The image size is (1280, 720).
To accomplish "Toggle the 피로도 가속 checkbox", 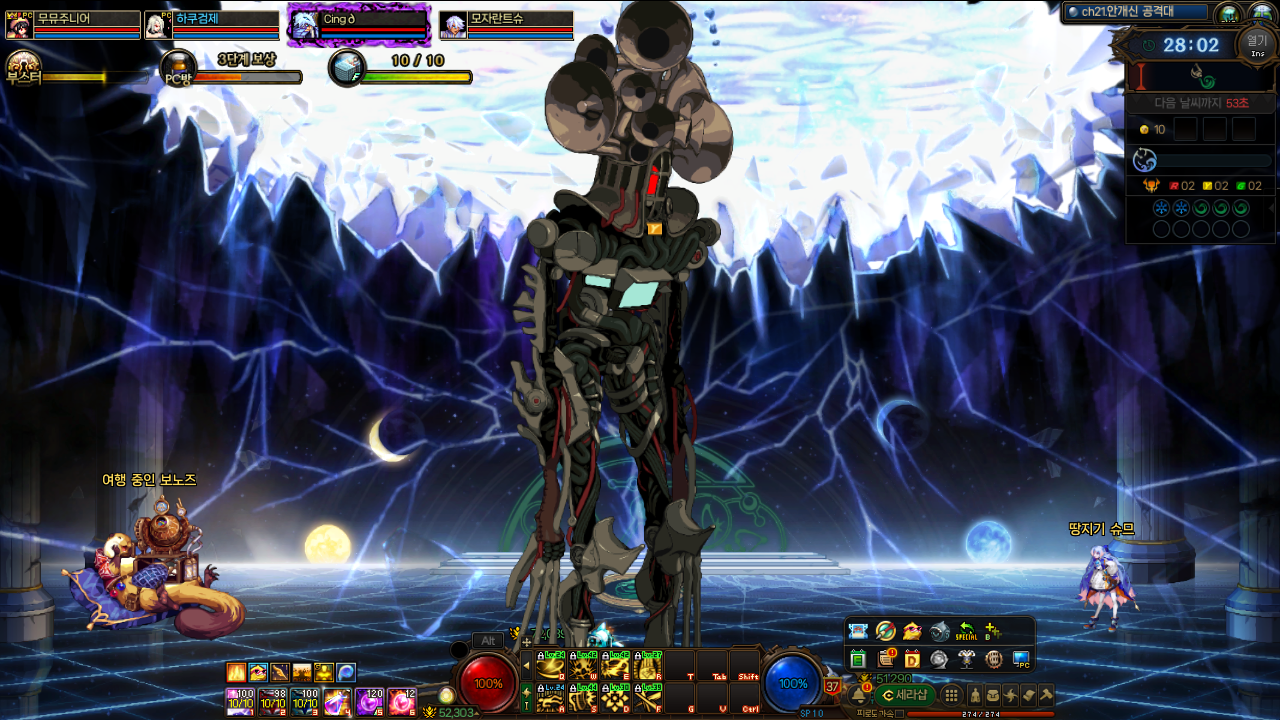I will click(x=900, y=714).
